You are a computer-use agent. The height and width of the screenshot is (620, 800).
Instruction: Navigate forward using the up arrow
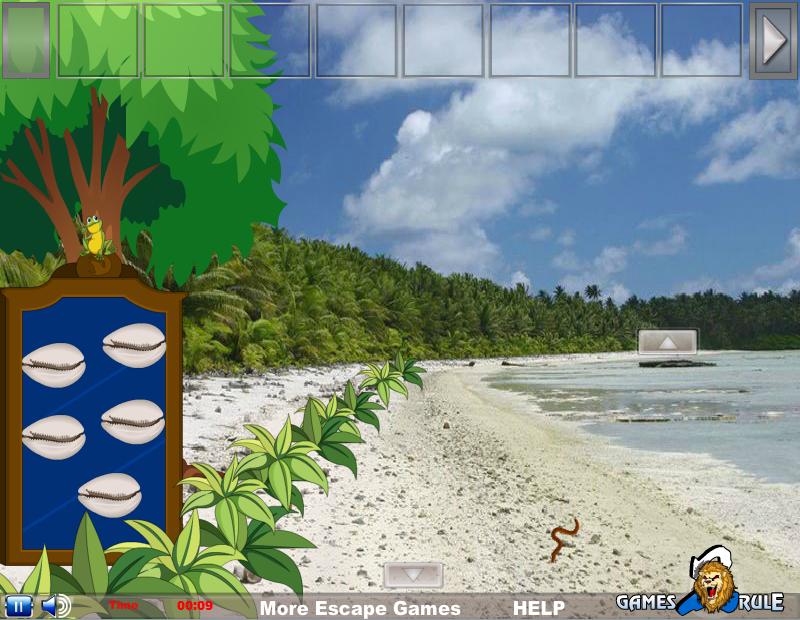tap(668, 342)
